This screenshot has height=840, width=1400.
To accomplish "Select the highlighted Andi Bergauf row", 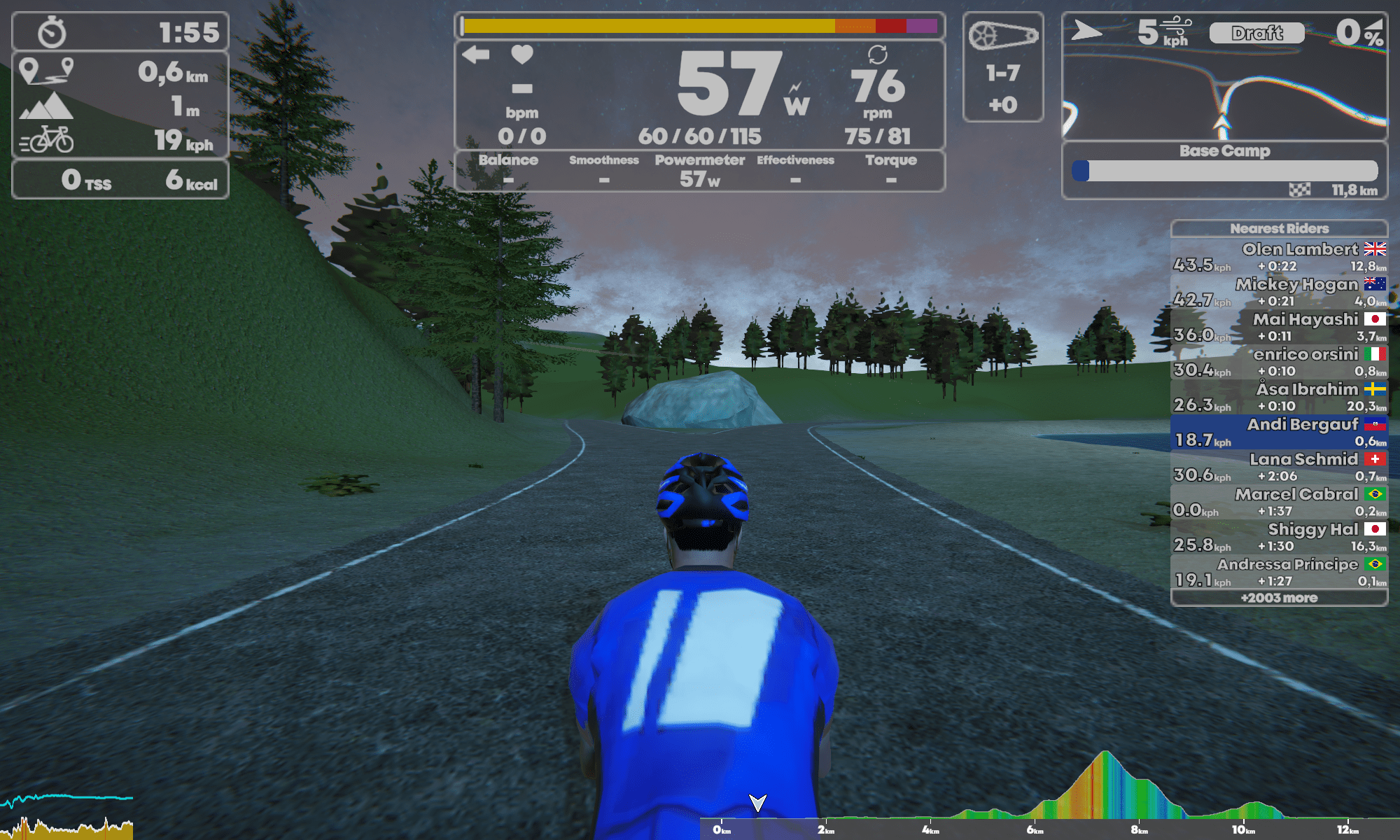I will pos(1279,432).
